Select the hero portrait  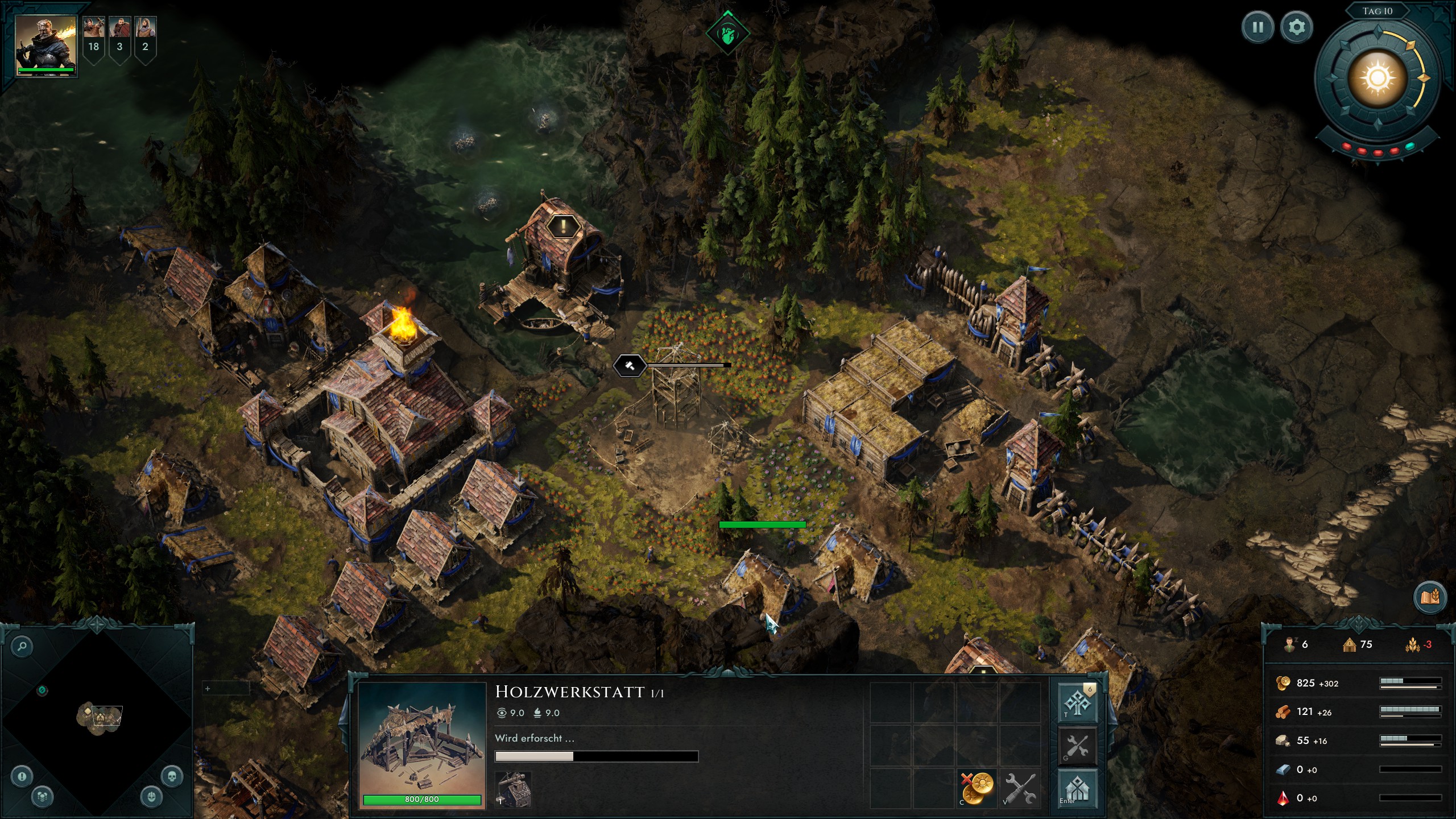pyautogui.click(x=46, y=45)
